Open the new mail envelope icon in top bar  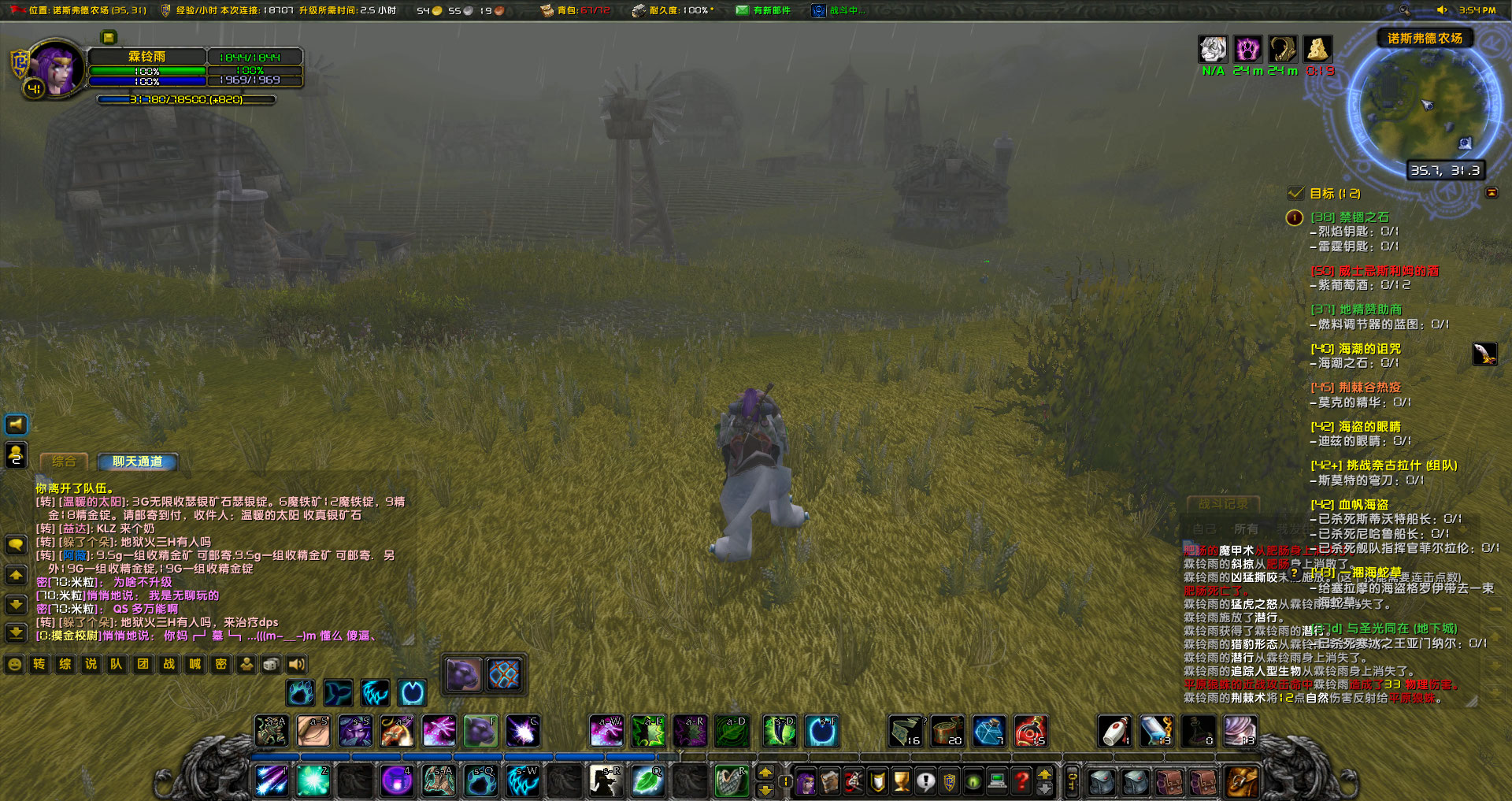click(741, 11)
